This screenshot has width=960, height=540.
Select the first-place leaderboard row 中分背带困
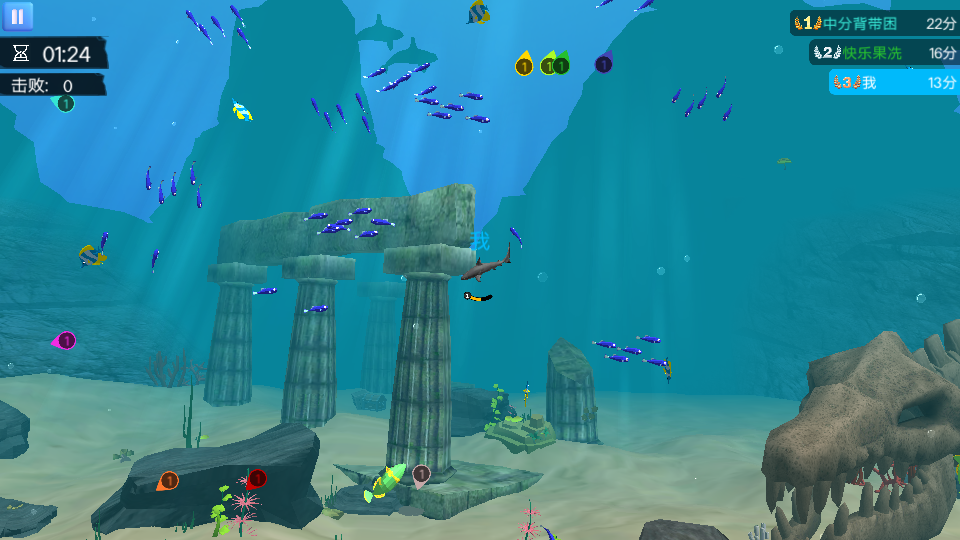point(875,23)
